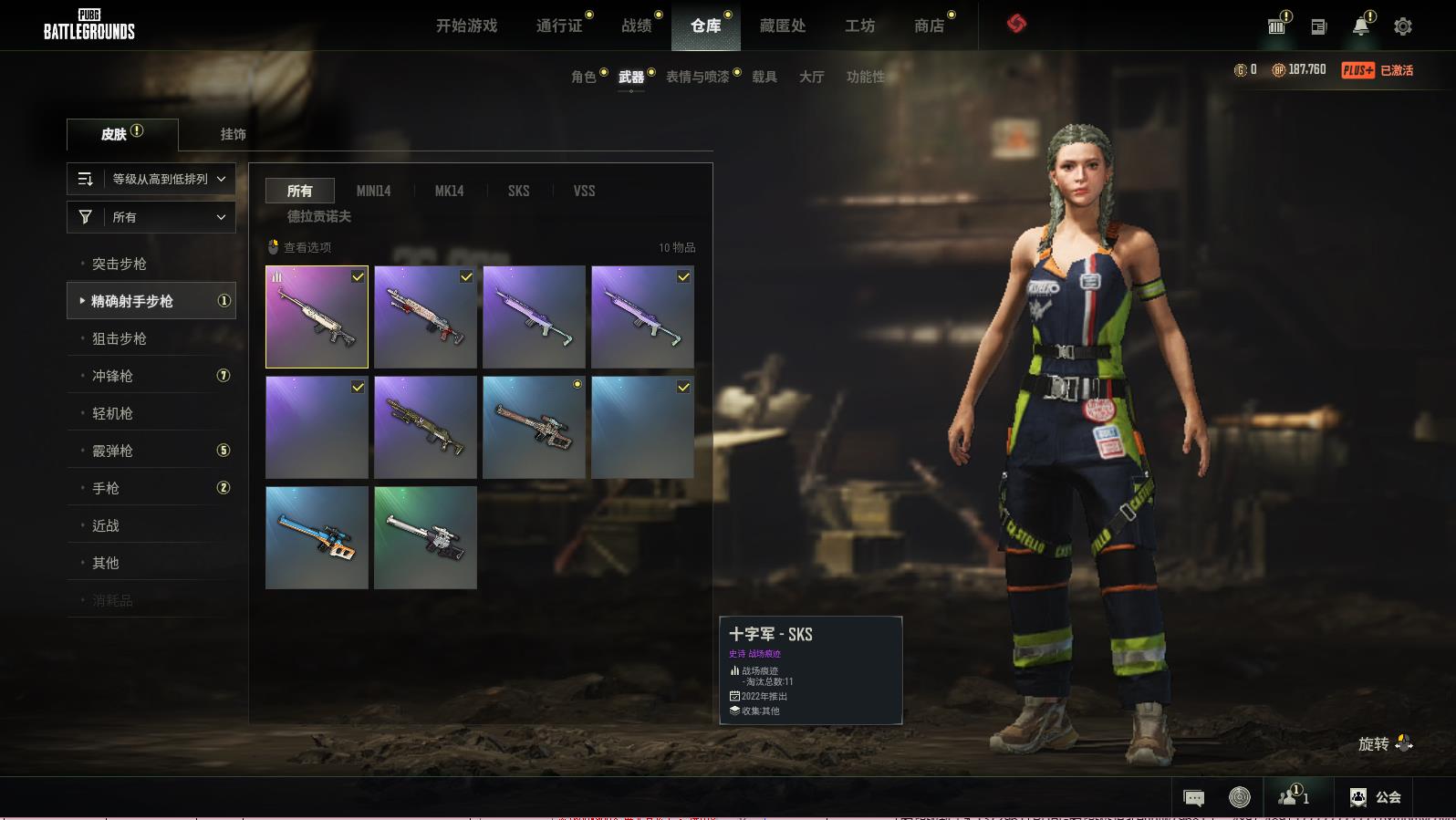
Task: Open the 开始游戏 start game menu
Action: (x=466, y=26)
